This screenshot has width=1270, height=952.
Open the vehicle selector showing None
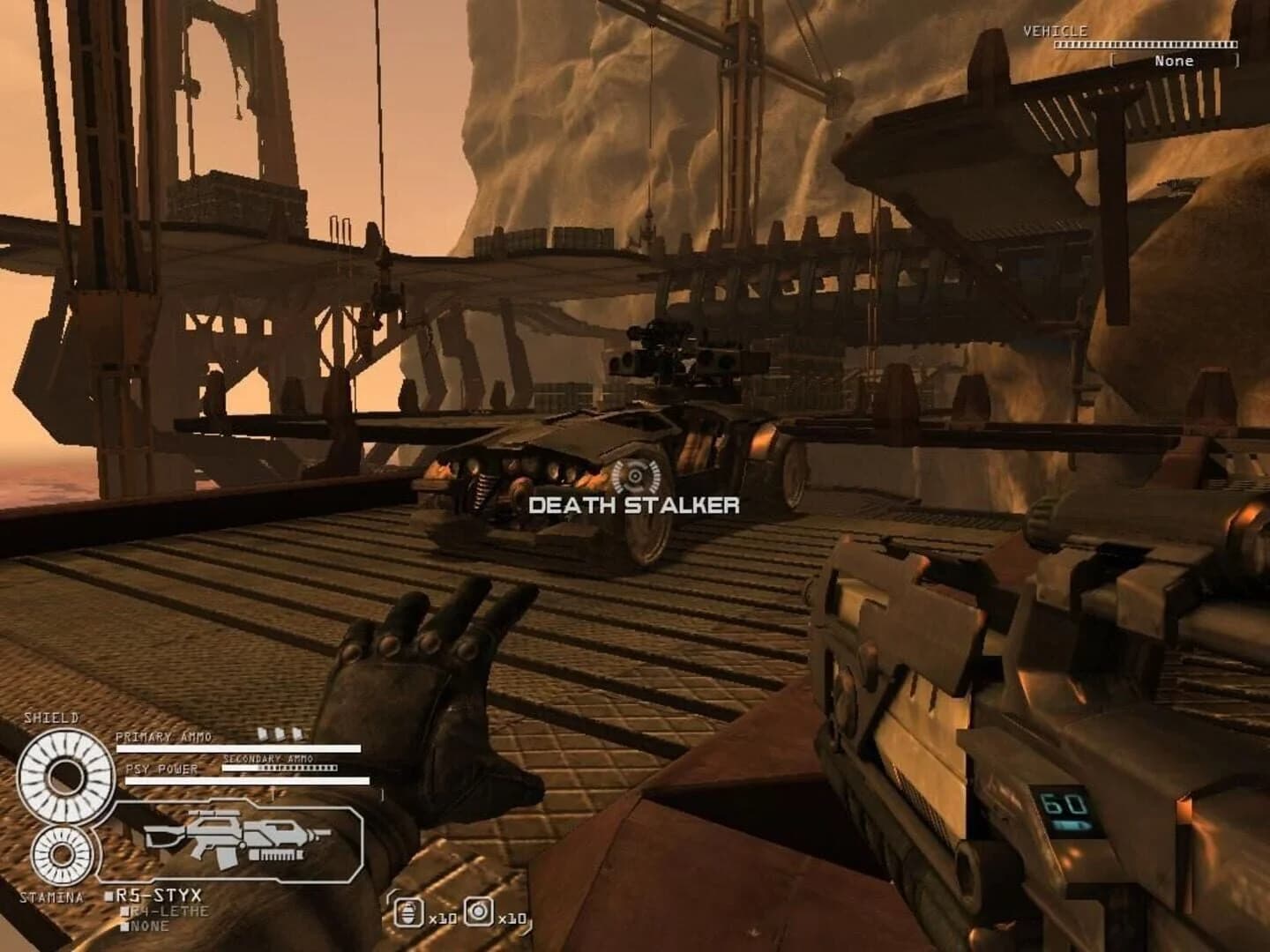click(x=1173, y=61)
